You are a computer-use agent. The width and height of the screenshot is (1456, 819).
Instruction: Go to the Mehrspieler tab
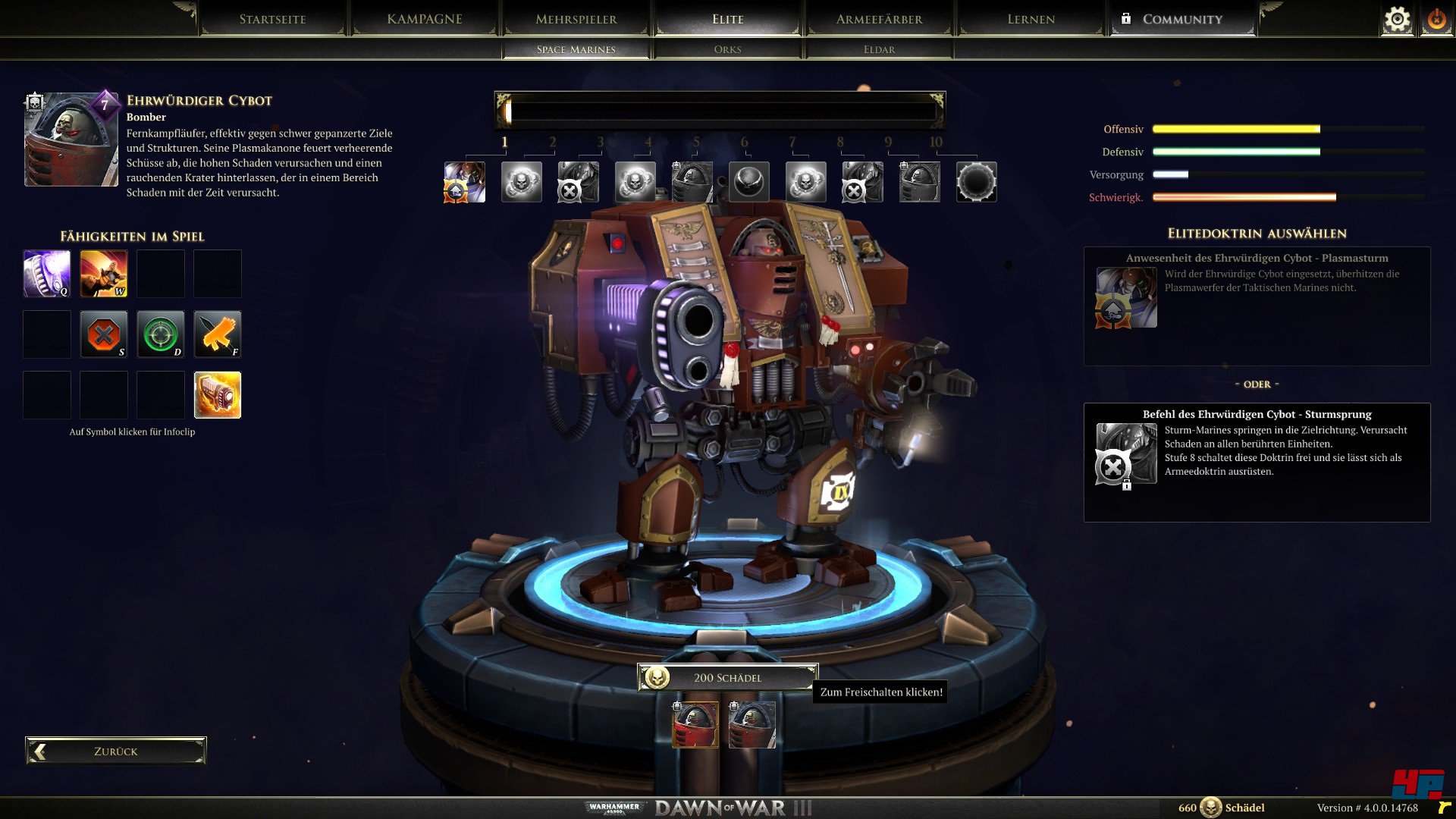coord(576,19)
